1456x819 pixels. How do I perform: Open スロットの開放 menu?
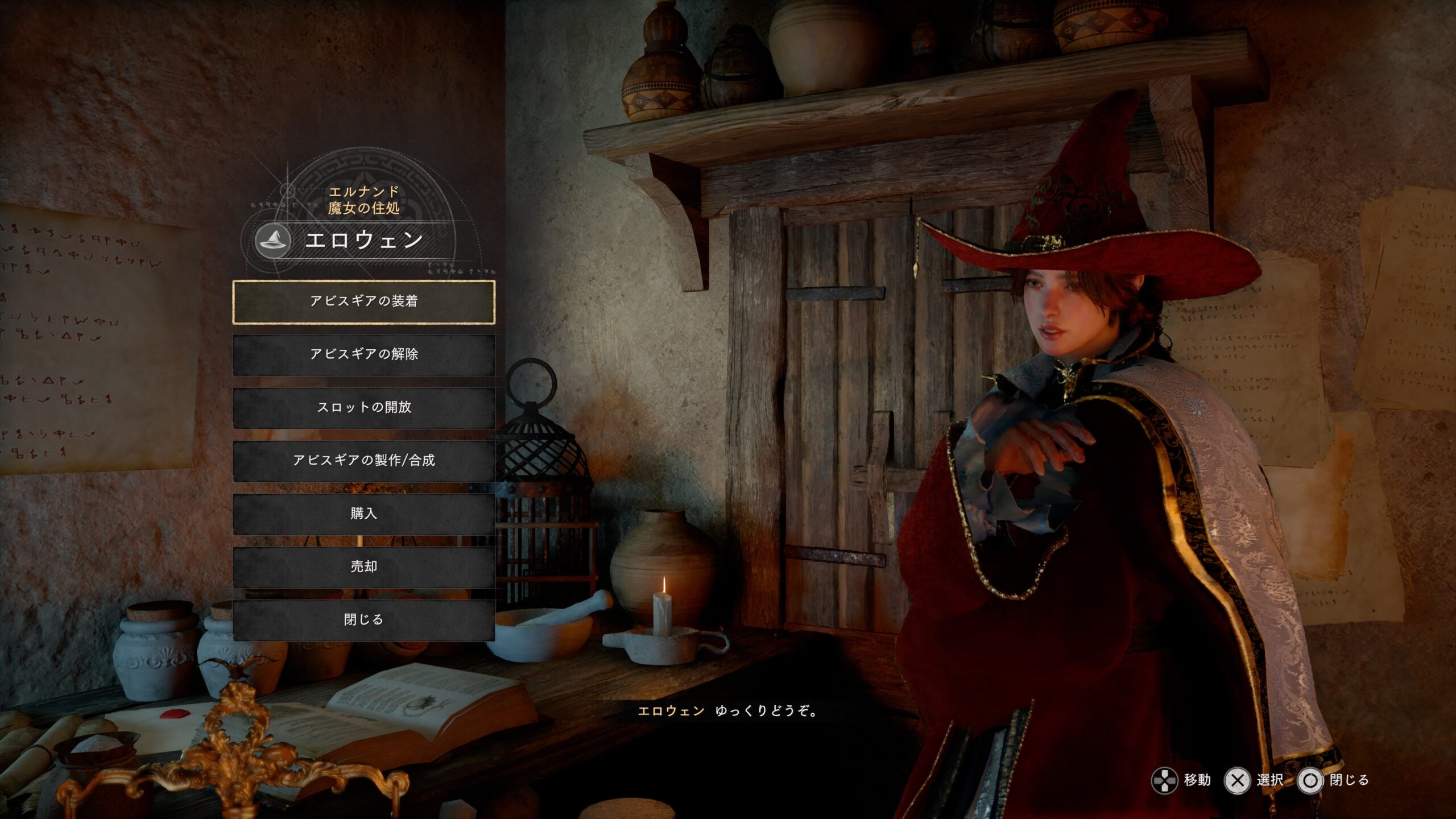tap(364, 407)
